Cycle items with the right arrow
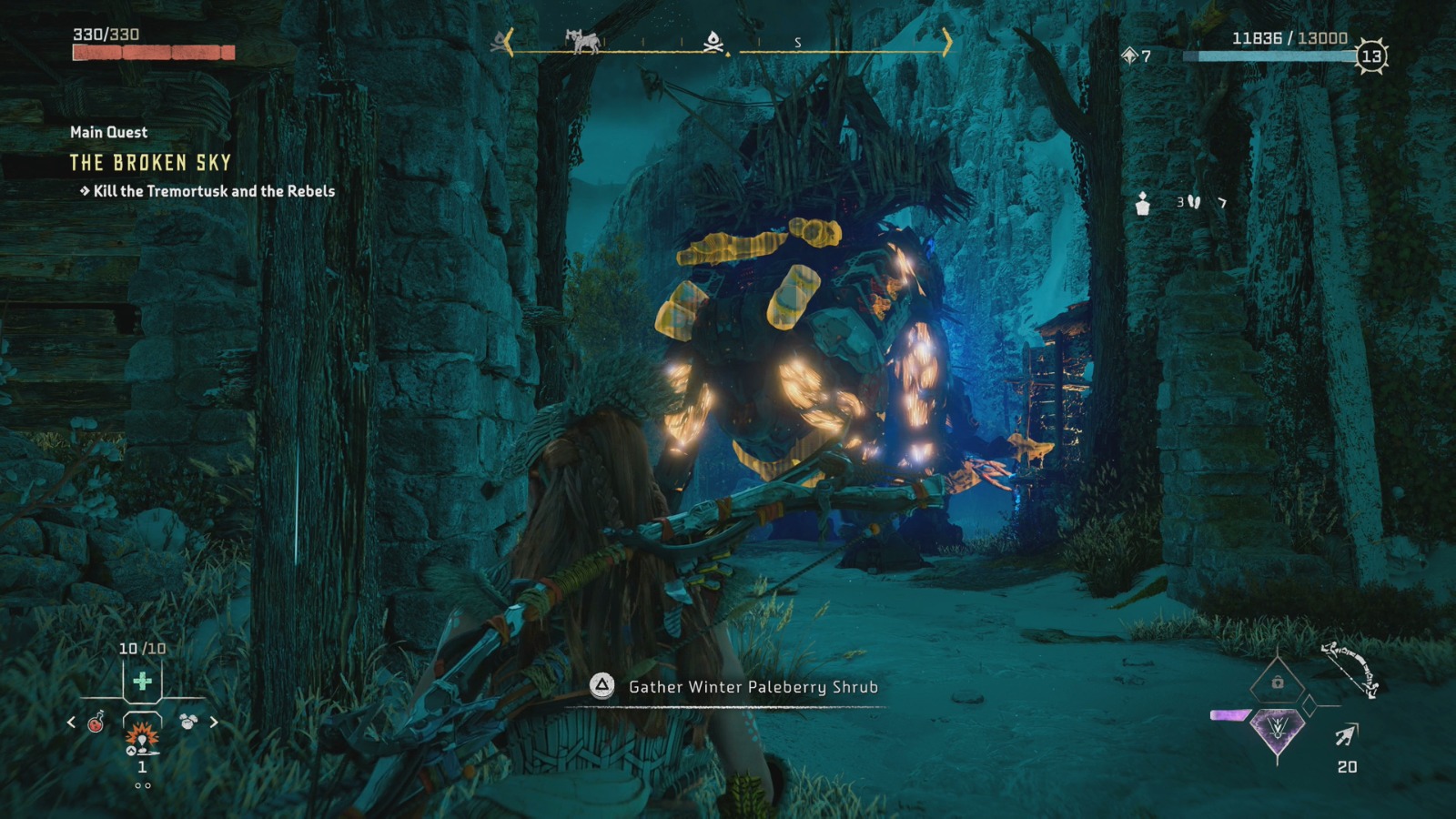1456x819 pixels. [214, 723]
